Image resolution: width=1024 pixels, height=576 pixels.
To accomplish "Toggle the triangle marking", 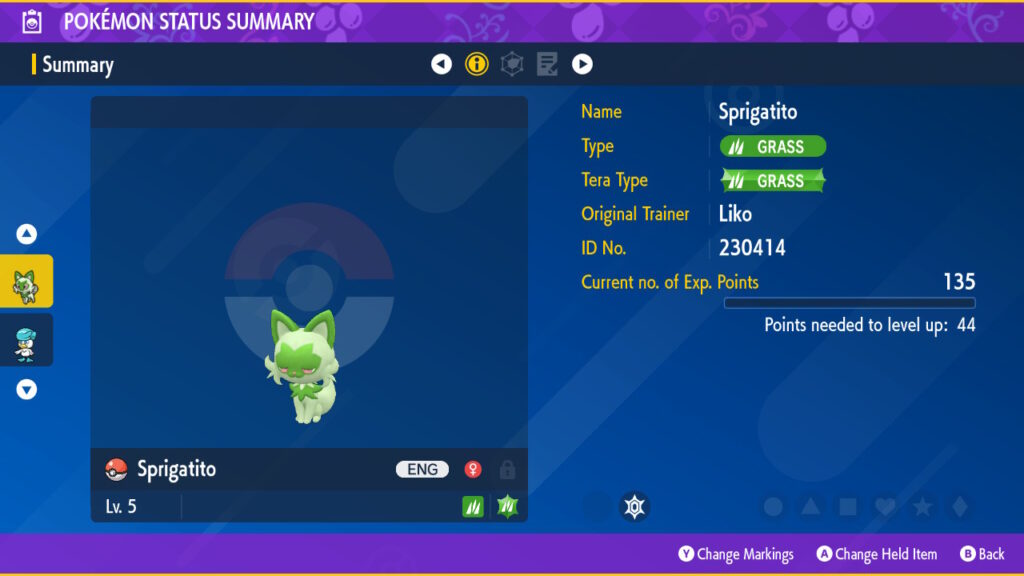I will tap(811, 507).
